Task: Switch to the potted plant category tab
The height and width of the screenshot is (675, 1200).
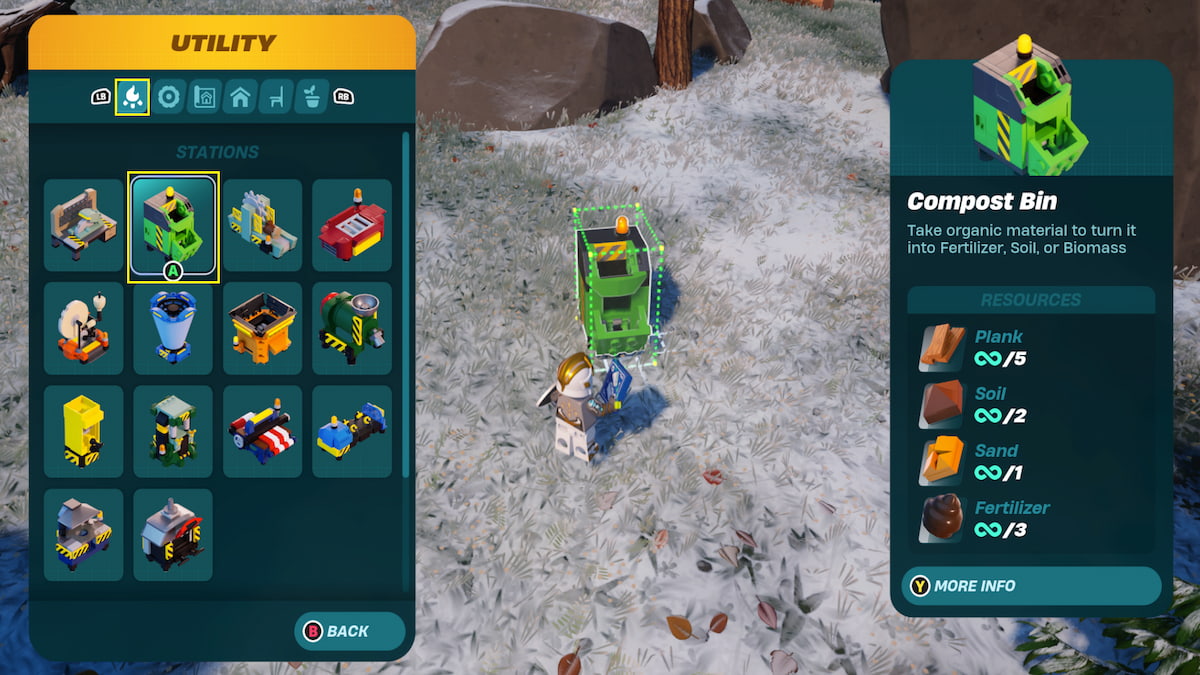Action: (x=312, y=97)
